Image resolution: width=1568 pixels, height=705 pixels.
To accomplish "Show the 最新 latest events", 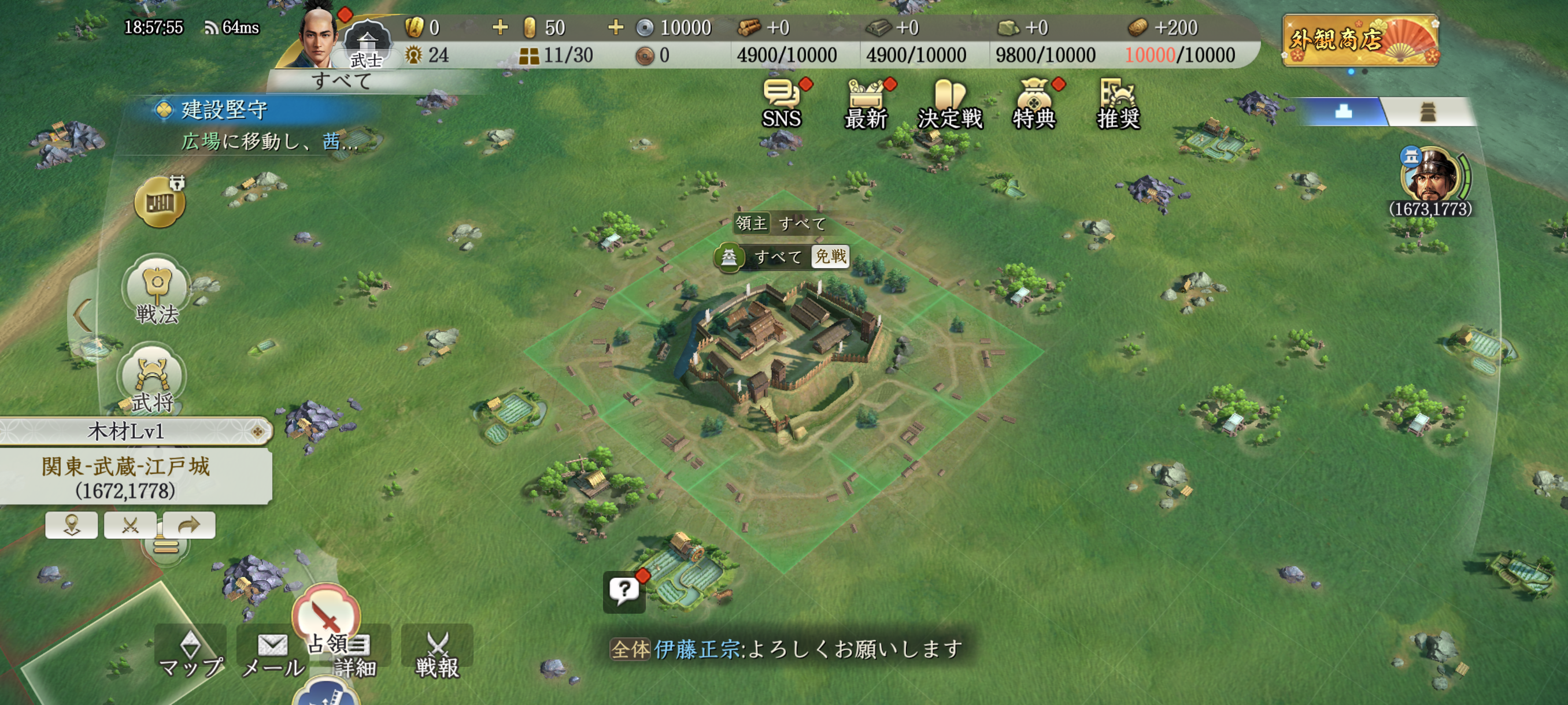I will [x=866, y=103].
